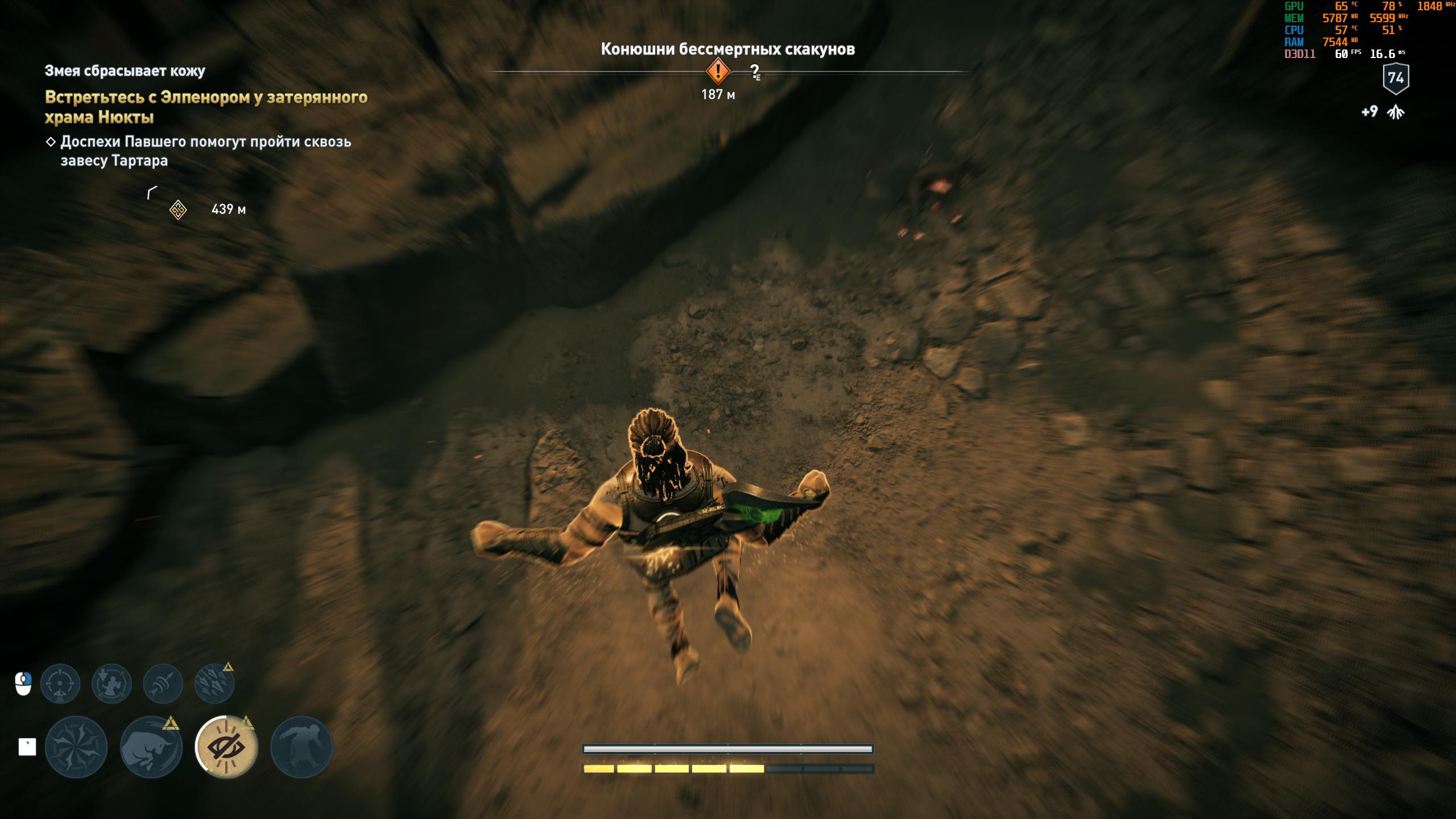Select the tracked quest objective text
This screenshot has height=819, width=1456.
pyautogui.click(x=206, y=107)
